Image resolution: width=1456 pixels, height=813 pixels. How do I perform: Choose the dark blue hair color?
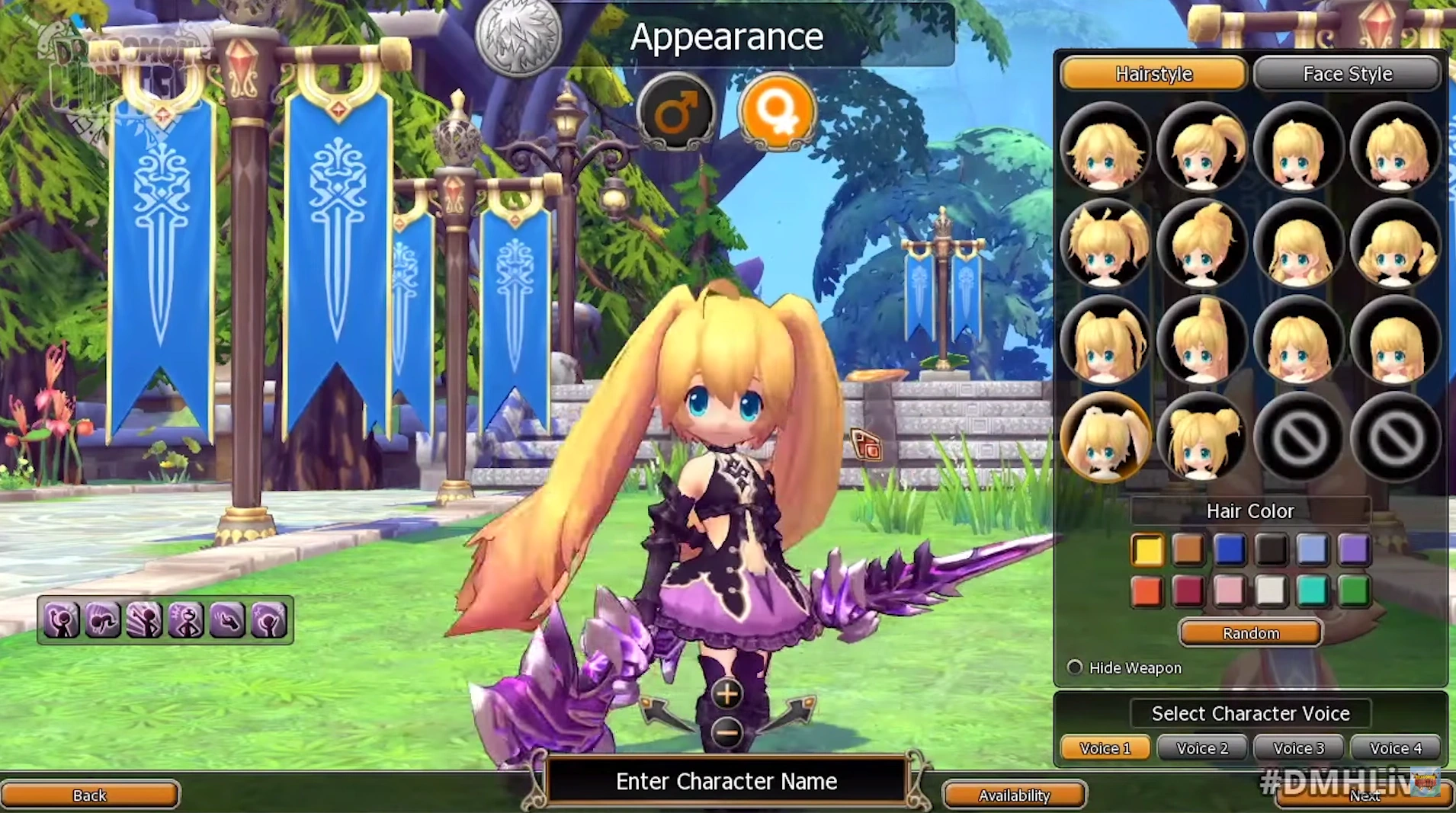(1230, 550)
